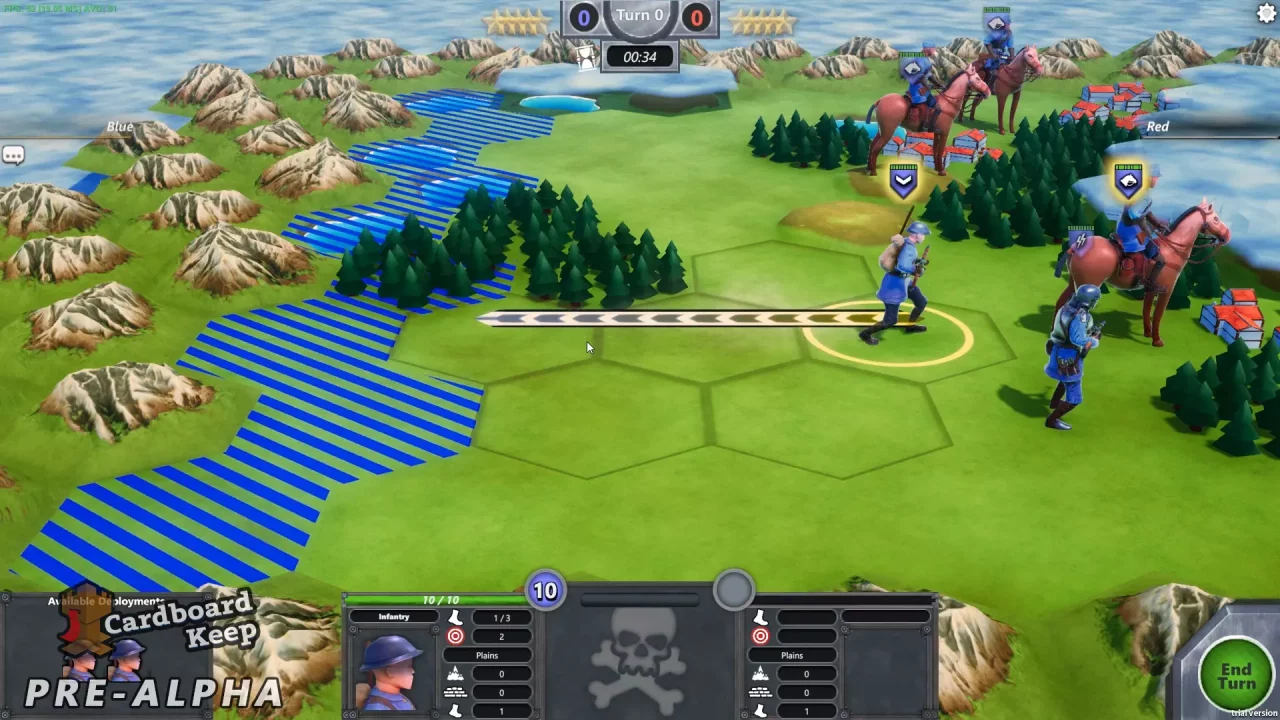Open the chat message bubble icon
The height and width of the screenshot is (720, 1280).
pos(14,155)
